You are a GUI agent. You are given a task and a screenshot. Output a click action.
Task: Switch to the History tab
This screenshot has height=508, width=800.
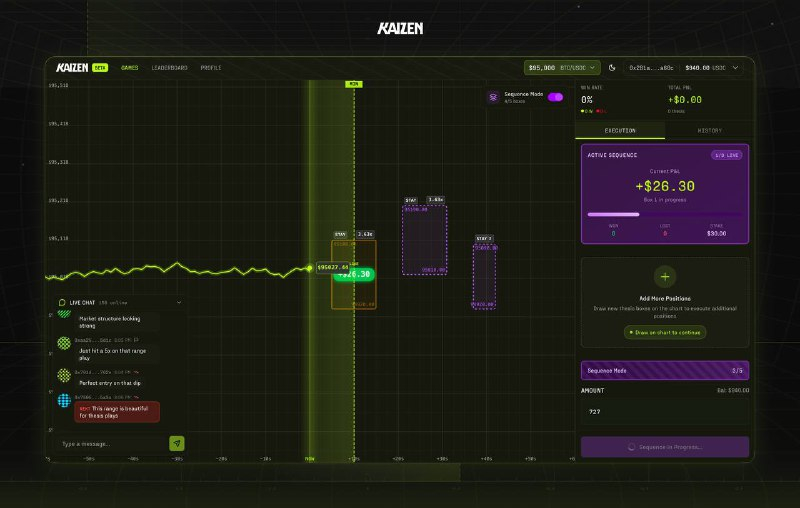709,131
